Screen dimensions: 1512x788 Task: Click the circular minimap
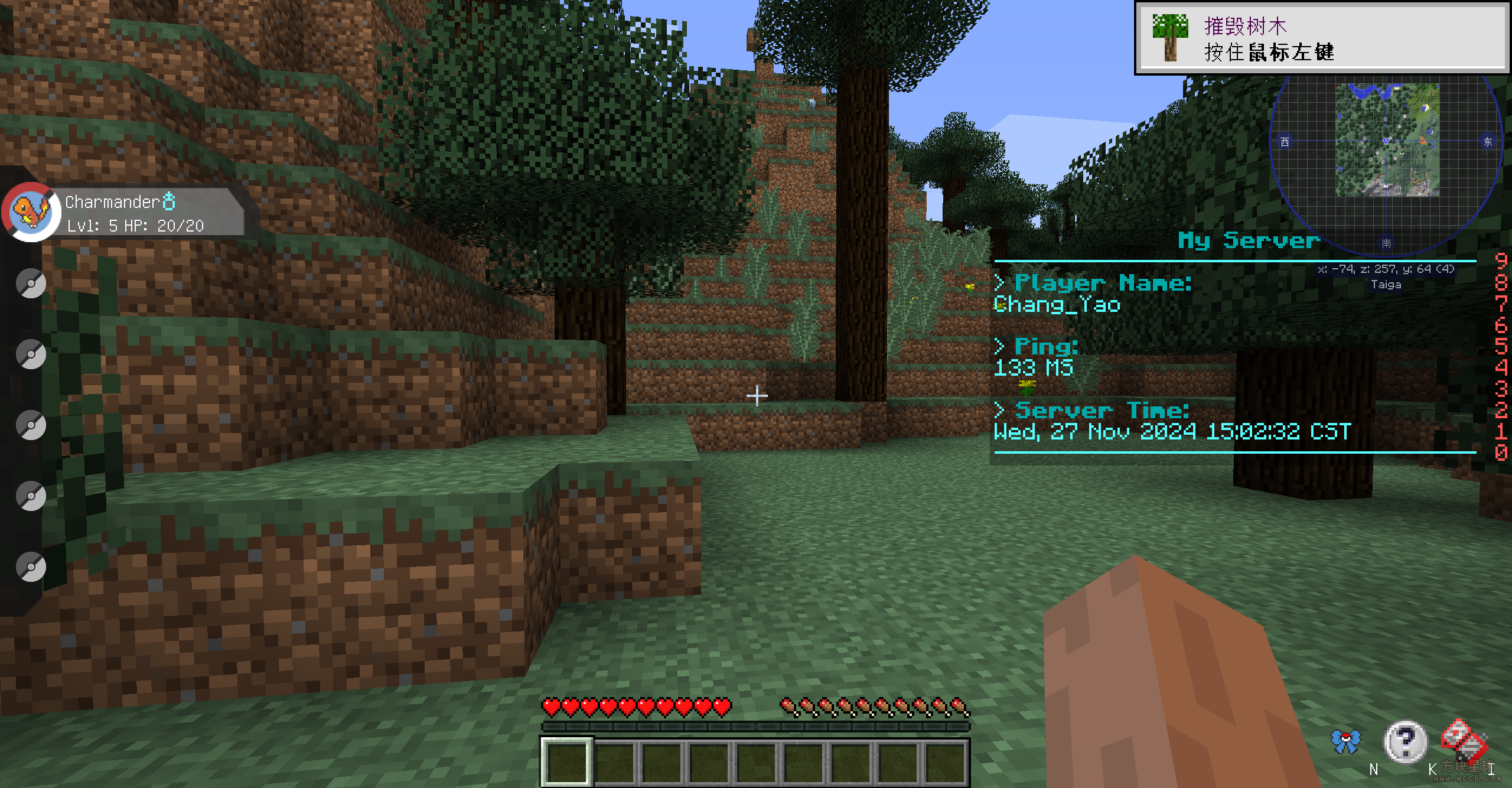[x=1386, y=142]
